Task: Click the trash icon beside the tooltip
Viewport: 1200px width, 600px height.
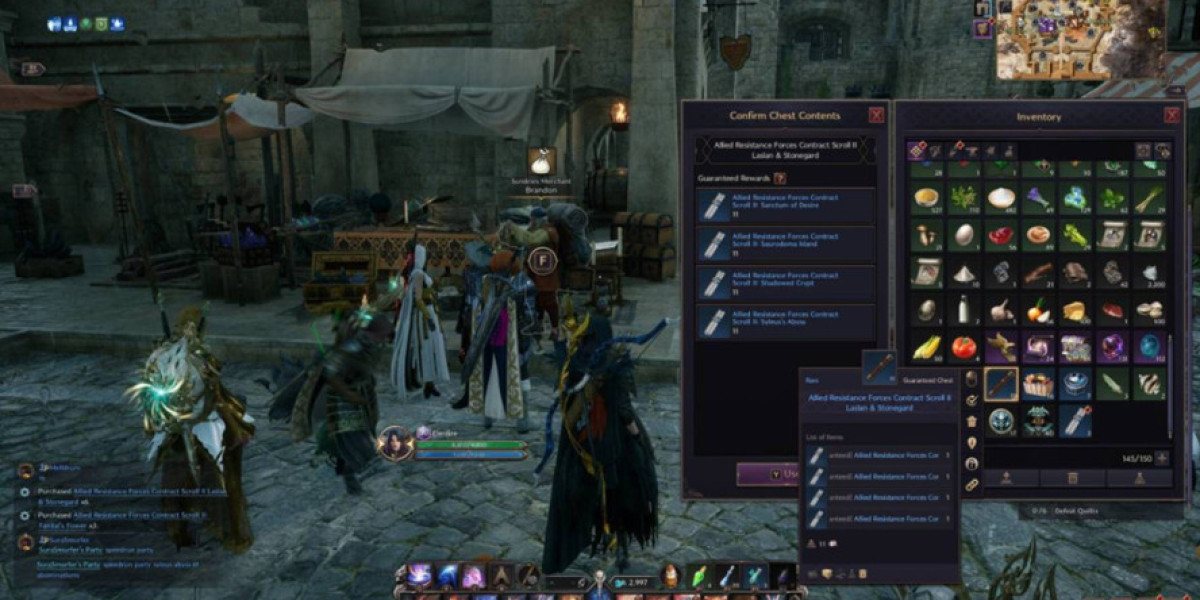Action: 971,421
